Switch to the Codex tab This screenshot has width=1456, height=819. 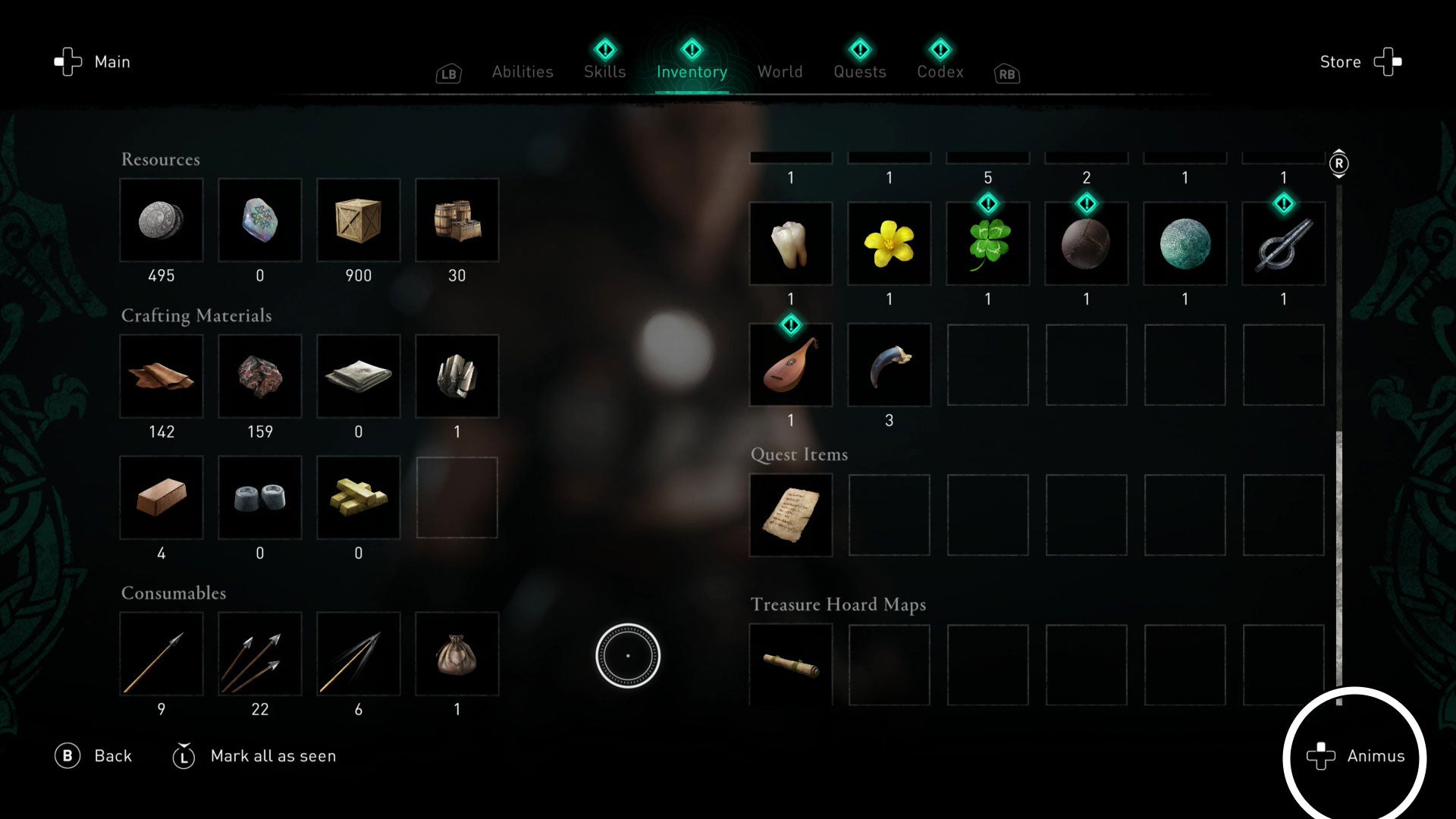point(940,71)
